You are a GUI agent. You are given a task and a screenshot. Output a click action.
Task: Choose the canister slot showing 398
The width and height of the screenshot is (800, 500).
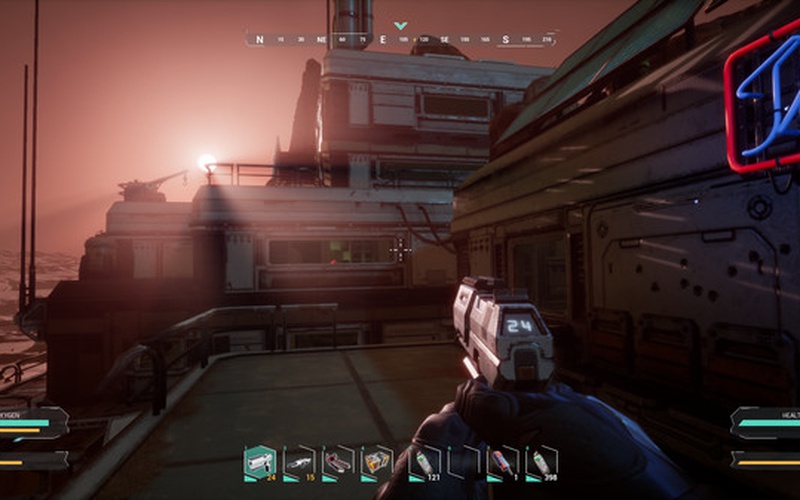pyautogui.click(x=541, y=461)
